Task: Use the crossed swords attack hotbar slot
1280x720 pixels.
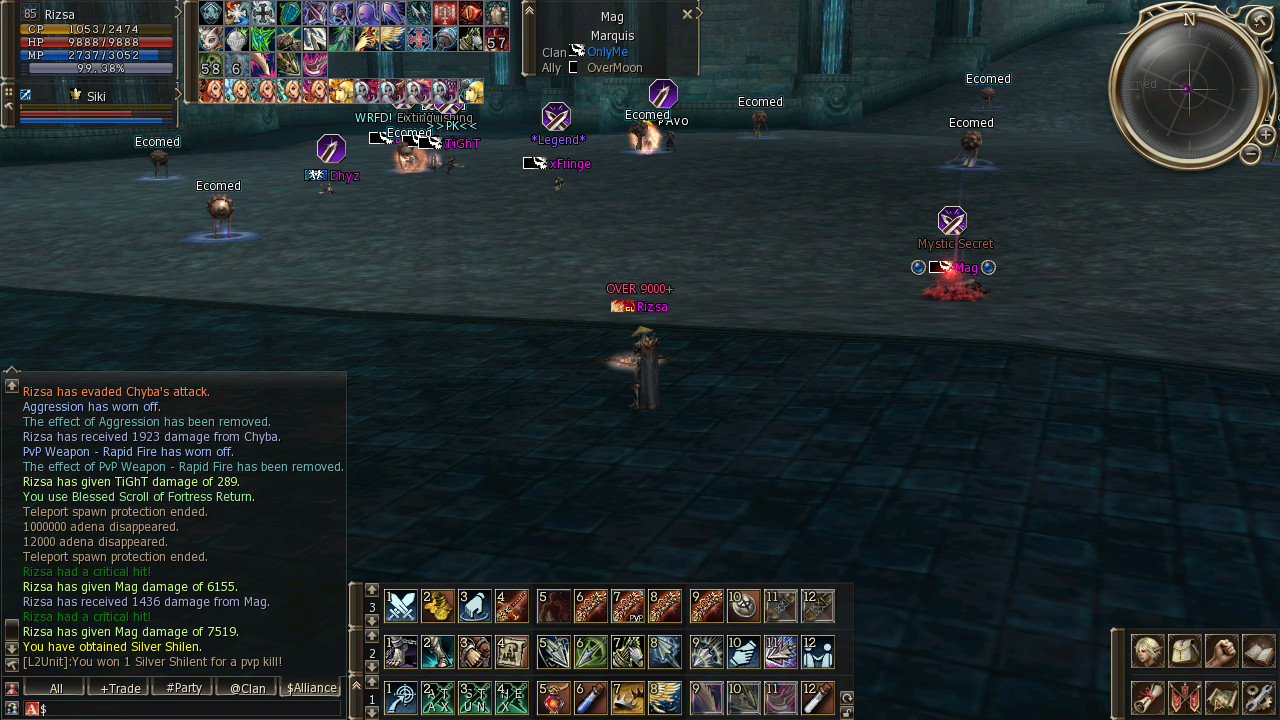Action: click(x=401, y=606)
